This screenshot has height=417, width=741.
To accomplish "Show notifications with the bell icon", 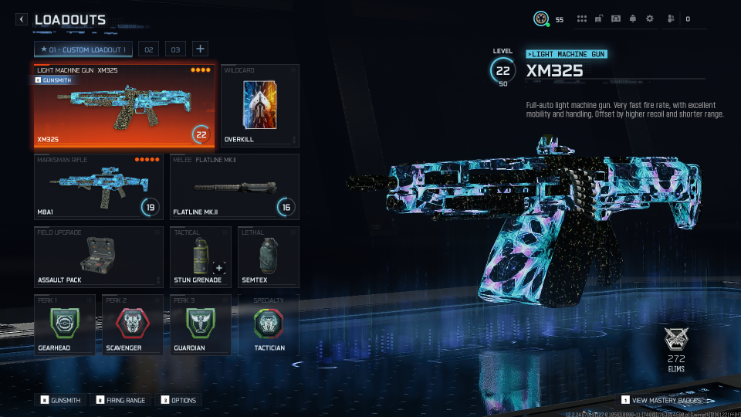I will (x=632, y=19).
